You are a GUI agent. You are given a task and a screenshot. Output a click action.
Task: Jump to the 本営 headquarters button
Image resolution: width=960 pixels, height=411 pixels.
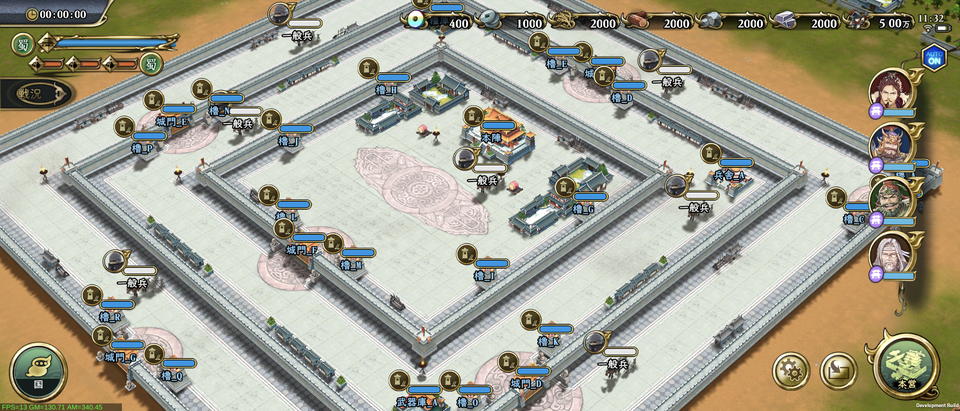click(x=907, y=367)
